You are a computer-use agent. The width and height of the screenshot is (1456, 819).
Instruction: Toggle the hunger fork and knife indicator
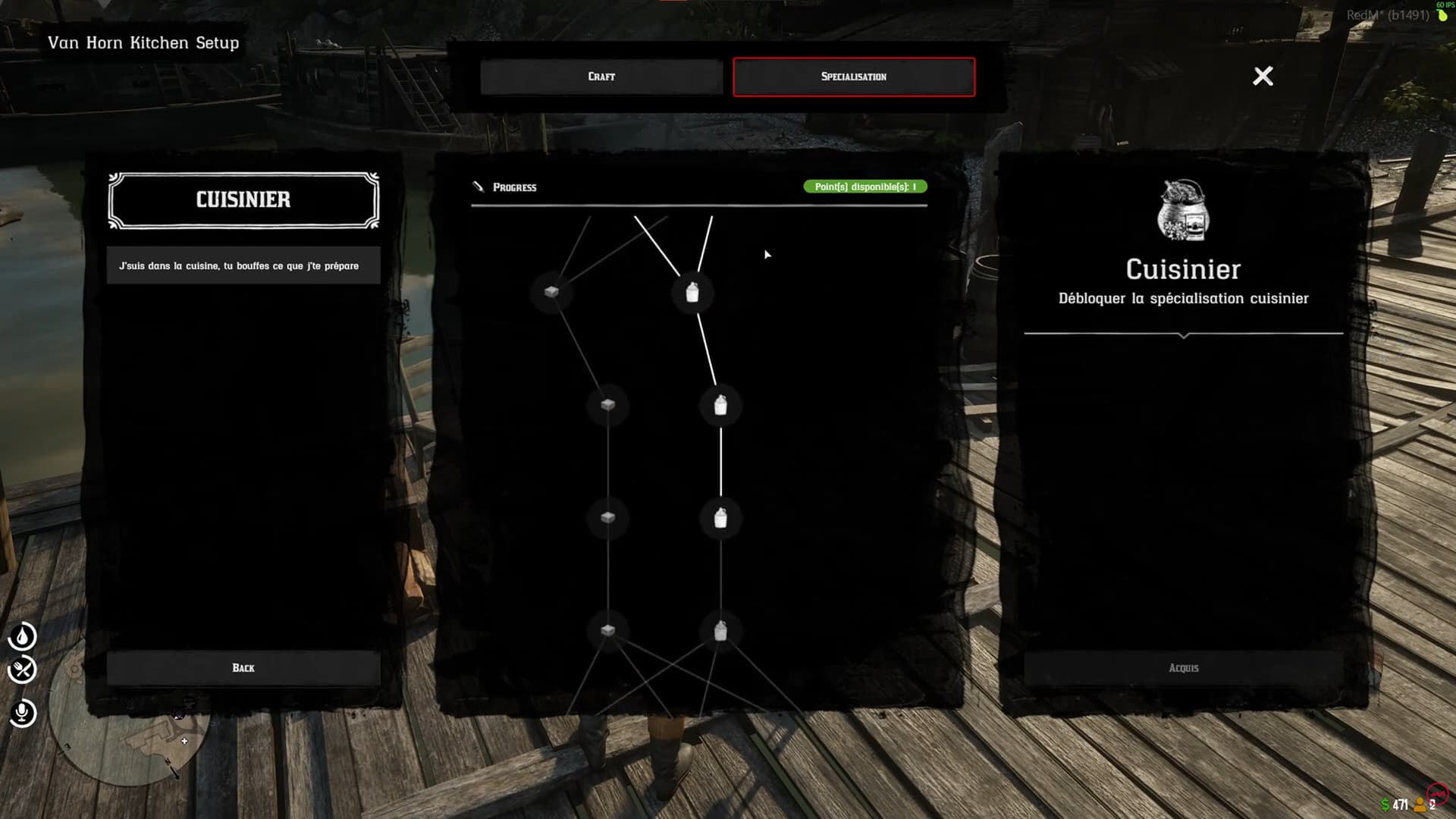[23, 670]
